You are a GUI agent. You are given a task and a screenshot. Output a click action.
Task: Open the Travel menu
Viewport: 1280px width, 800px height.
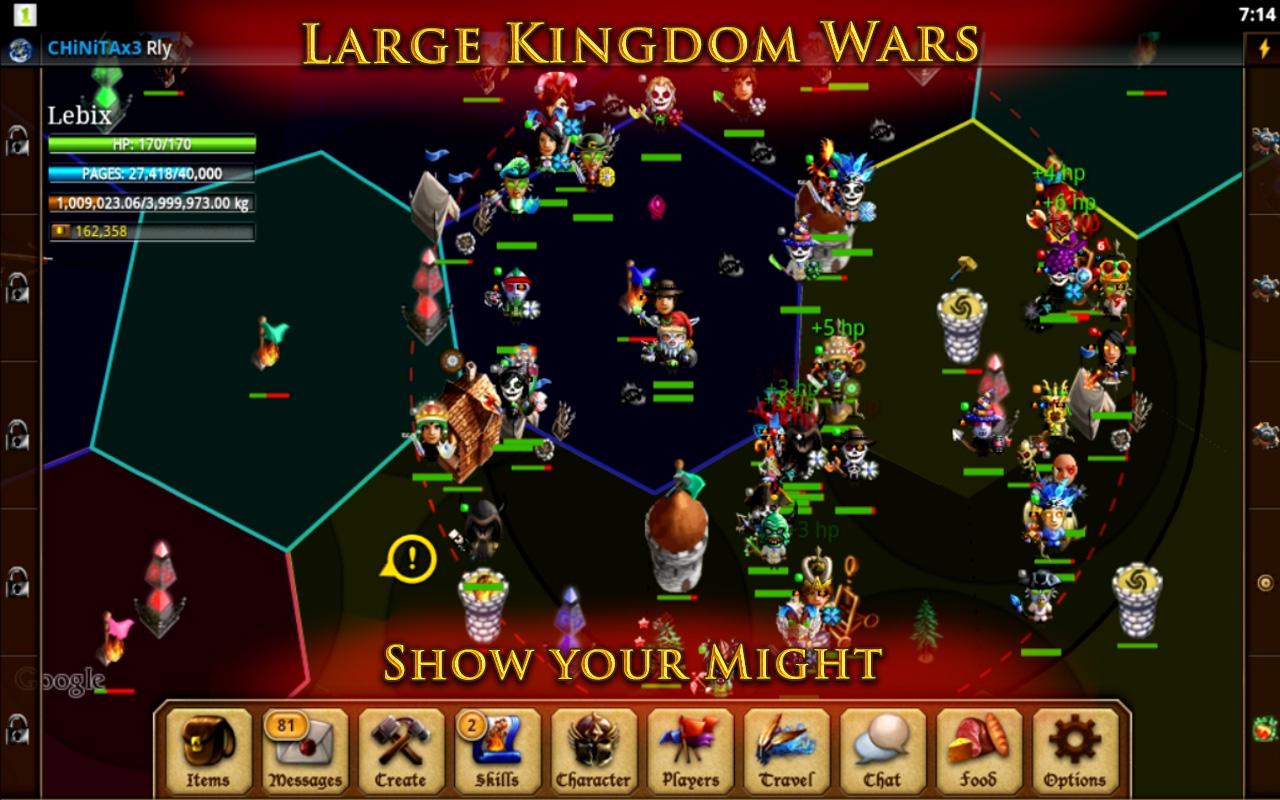786,751
